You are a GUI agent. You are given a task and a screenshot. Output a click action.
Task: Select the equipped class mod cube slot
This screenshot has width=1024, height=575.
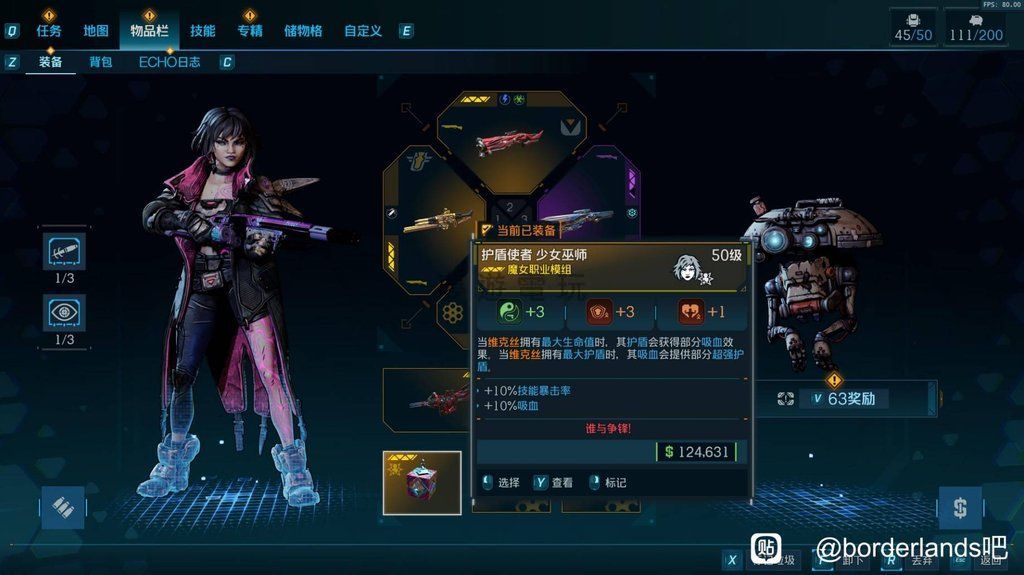click(x=422, y=482)
